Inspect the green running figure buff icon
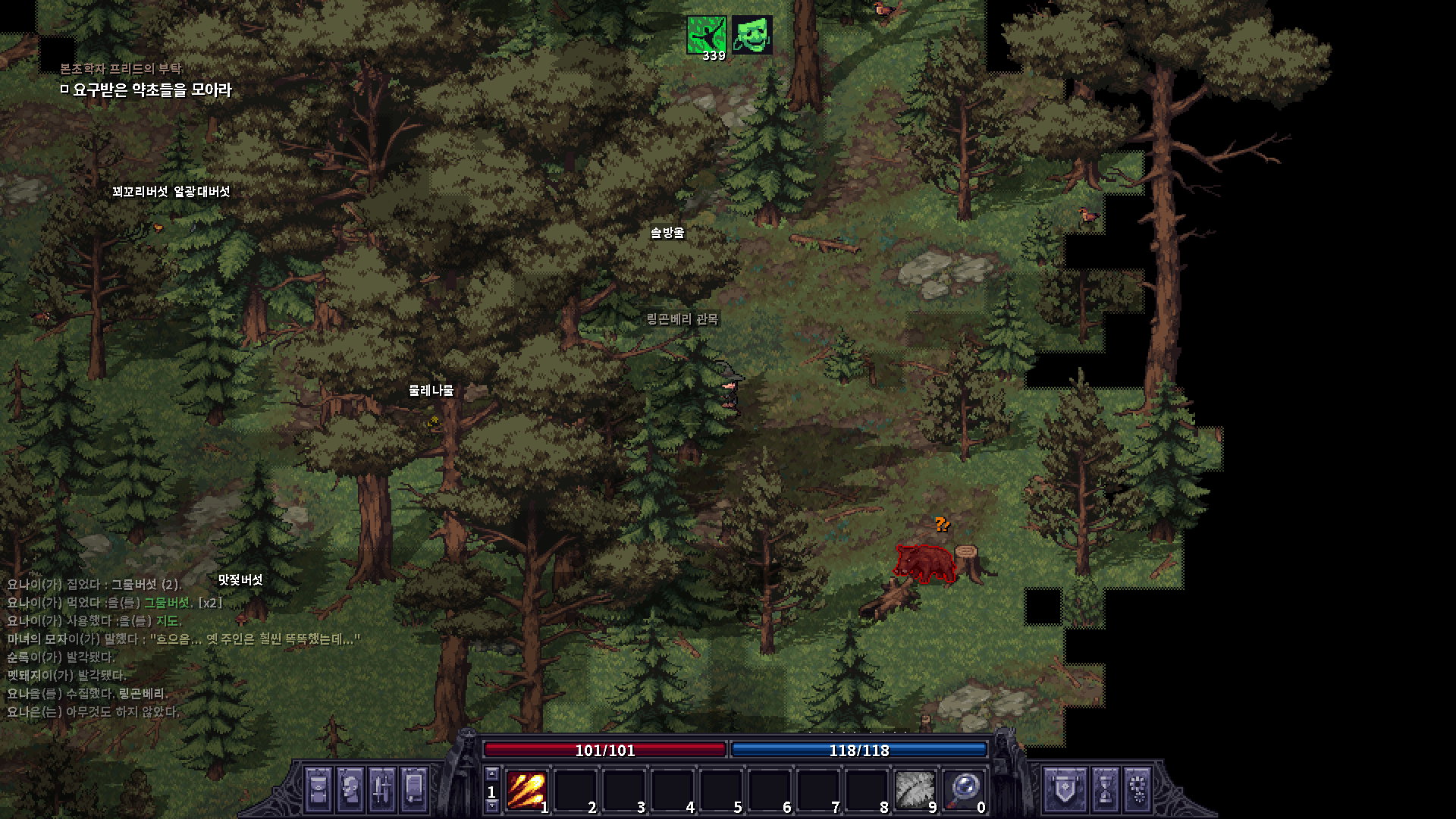The width and height of the screenshot is (1456, 819). pyautogui.click(x=706, y=35)
